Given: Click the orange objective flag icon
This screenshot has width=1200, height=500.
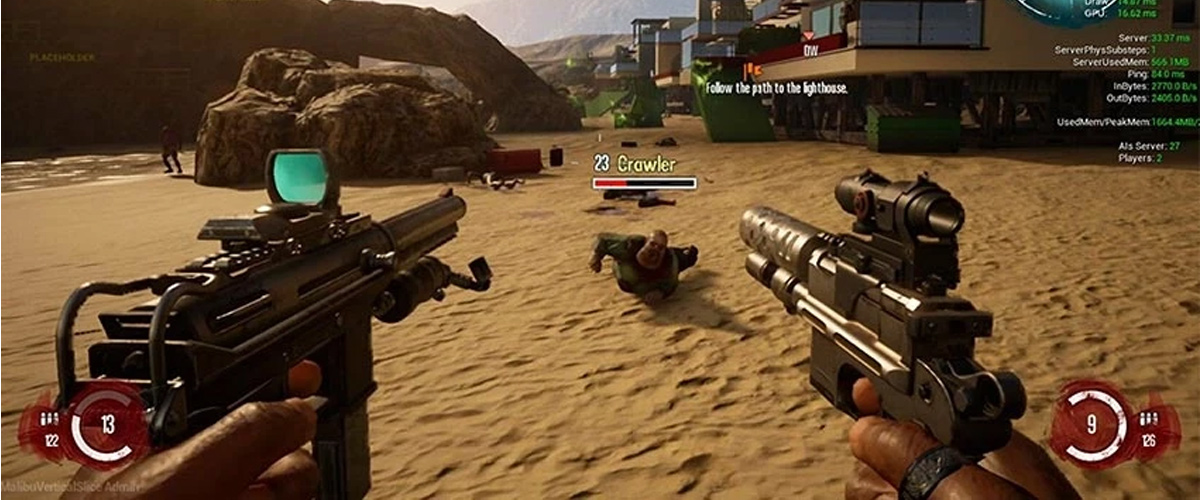Looking at the screenshot, I should pos(756,69).
